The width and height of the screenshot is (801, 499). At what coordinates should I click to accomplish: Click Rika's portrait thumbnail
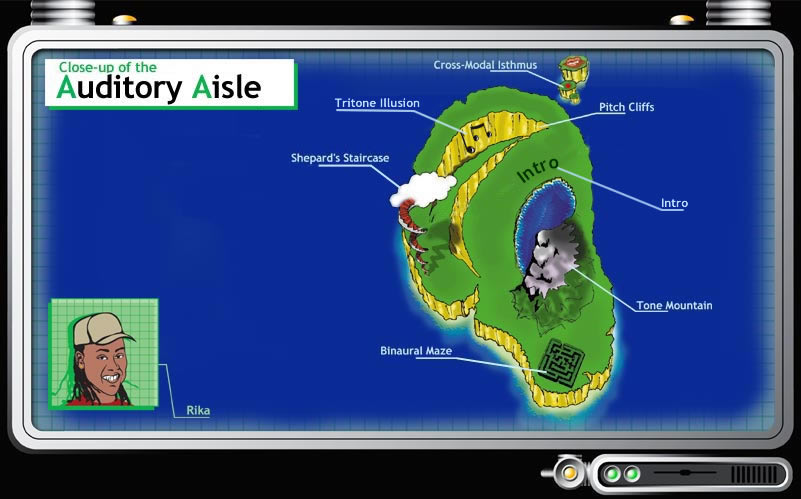click(x=103, y=353)
